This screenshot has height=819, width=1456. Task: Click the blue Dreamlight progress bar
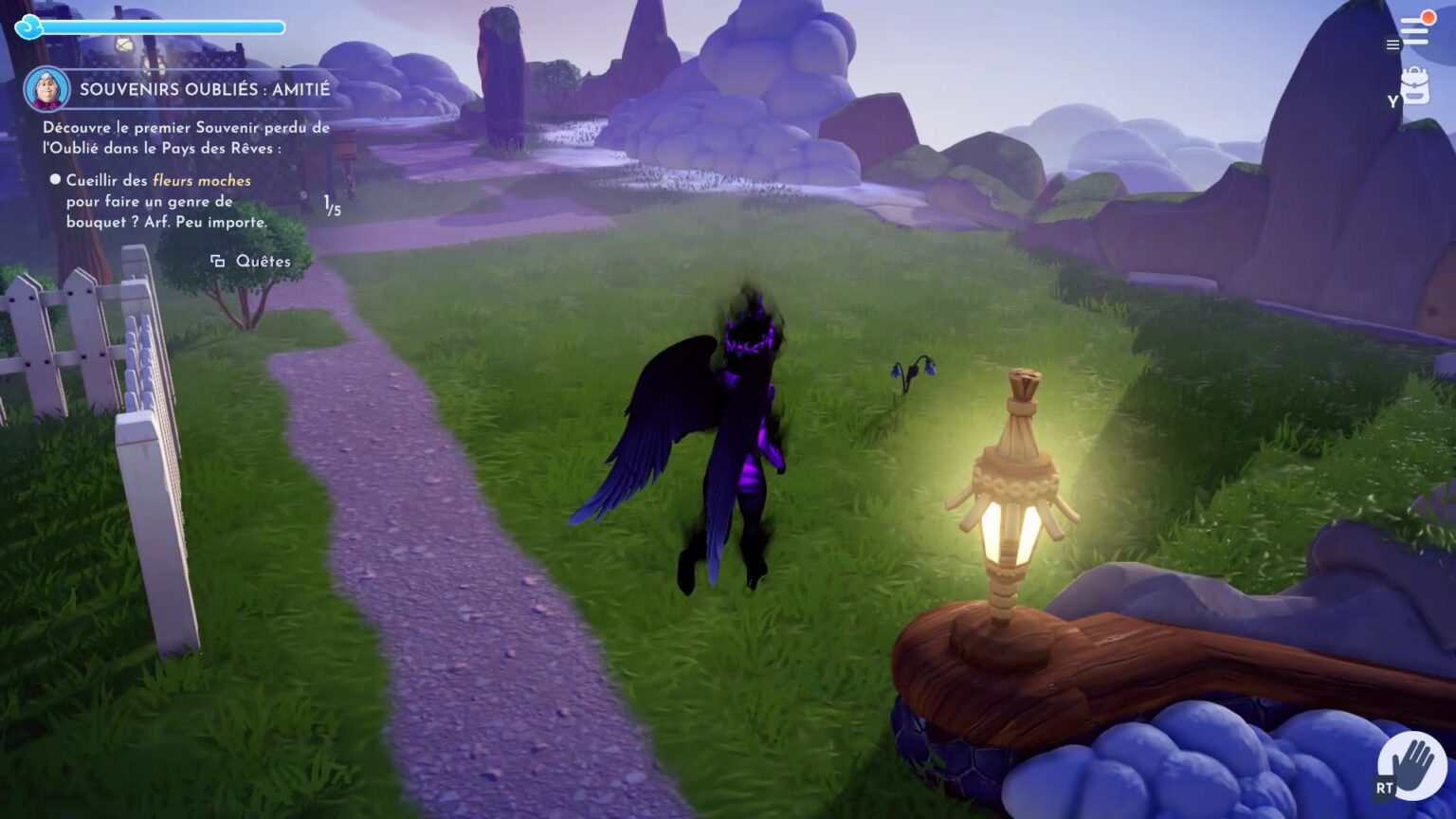161,26
